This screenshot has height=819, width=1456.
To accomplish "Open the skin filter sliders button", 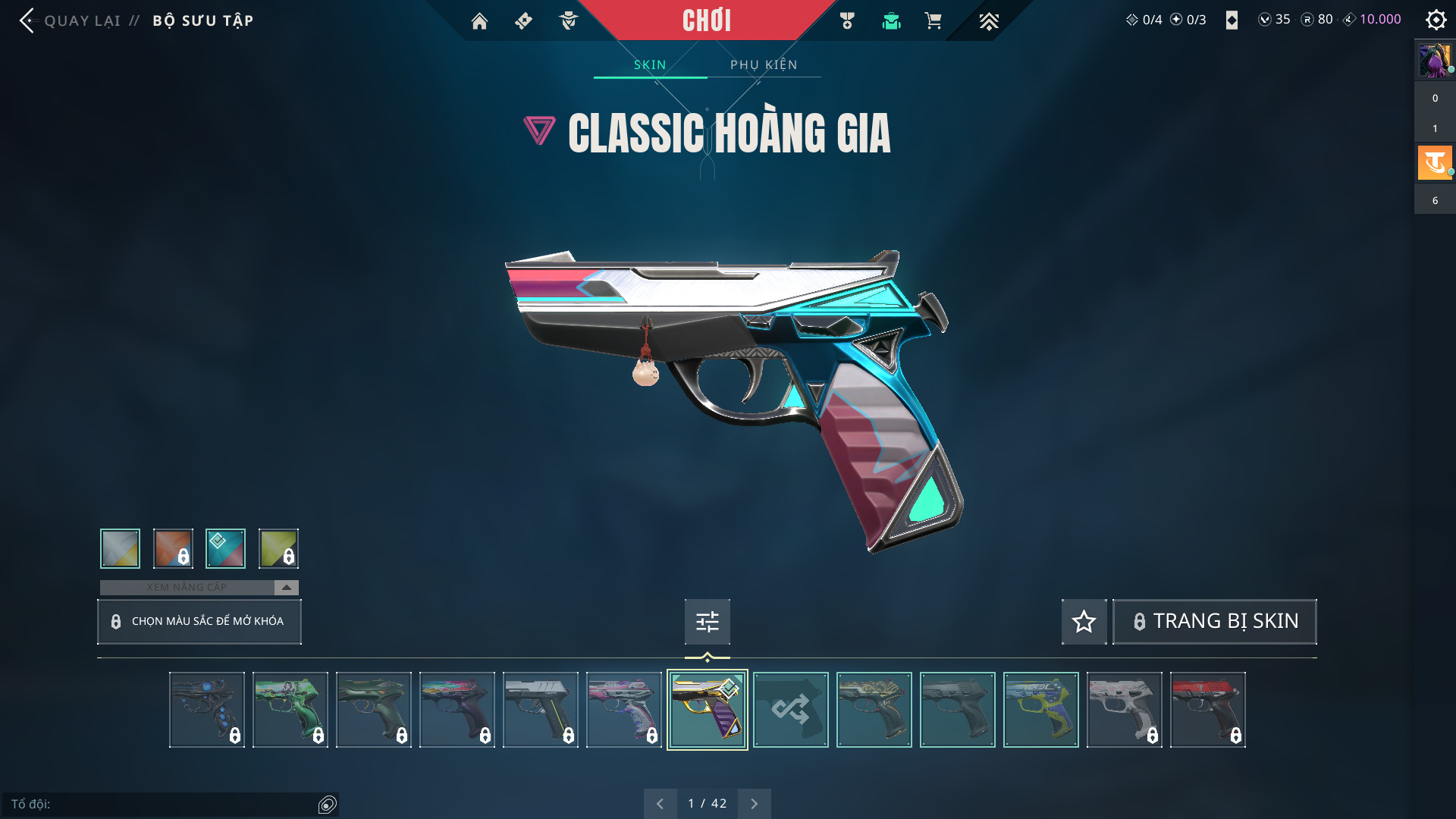I will click(707, 622).
